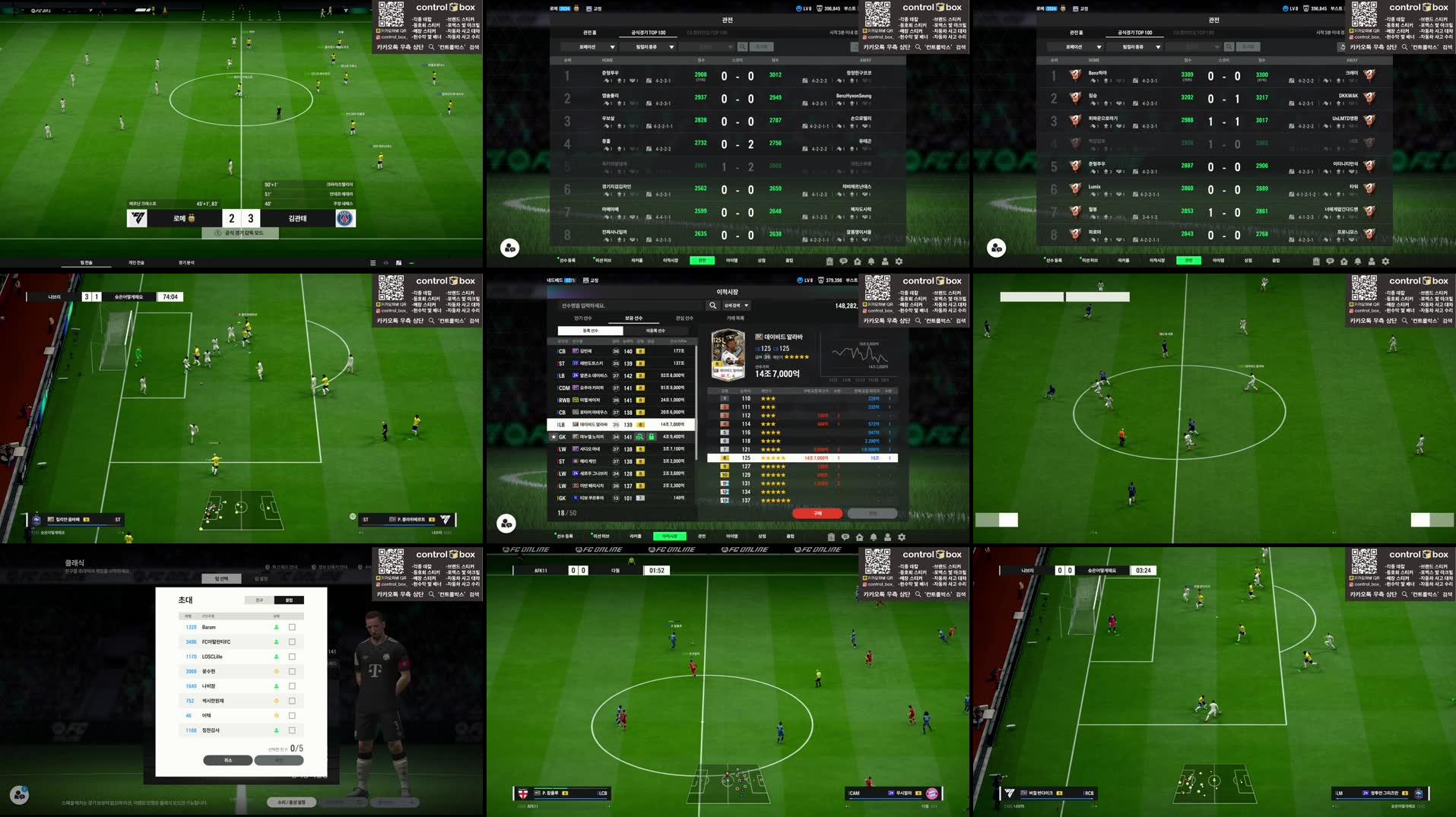The height and width of the screenshot is (817, 1456).
Task: Check the checkbox next to Baram
Action: [x=292, y=627]
